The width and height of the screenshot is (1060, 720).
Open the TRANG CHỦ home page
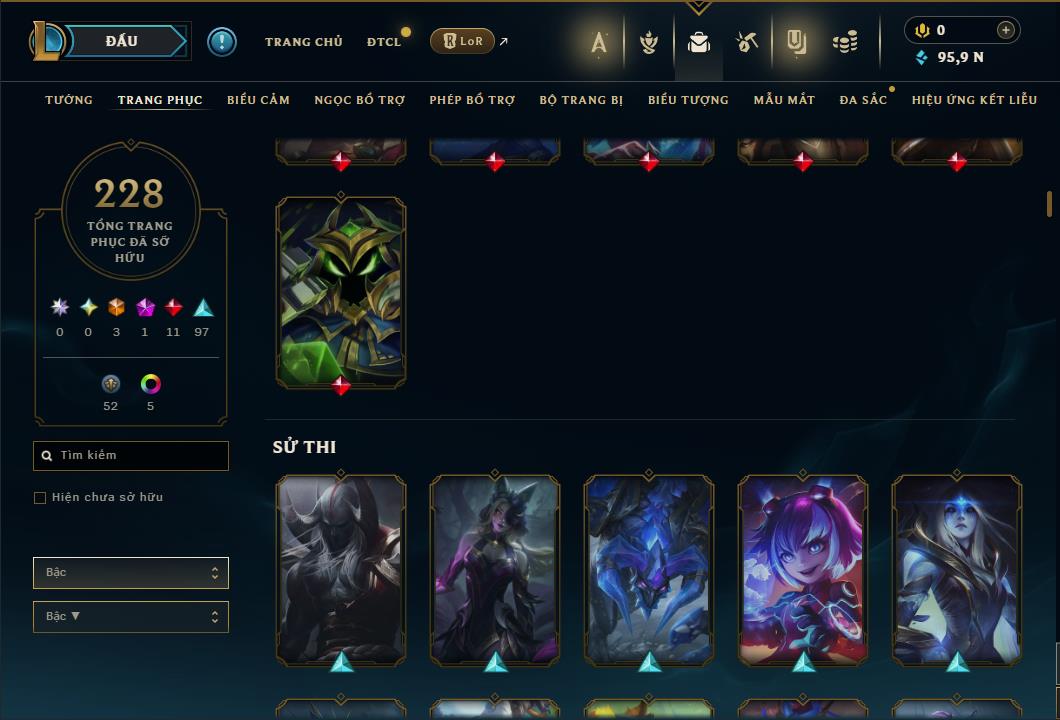click(303, 42)
